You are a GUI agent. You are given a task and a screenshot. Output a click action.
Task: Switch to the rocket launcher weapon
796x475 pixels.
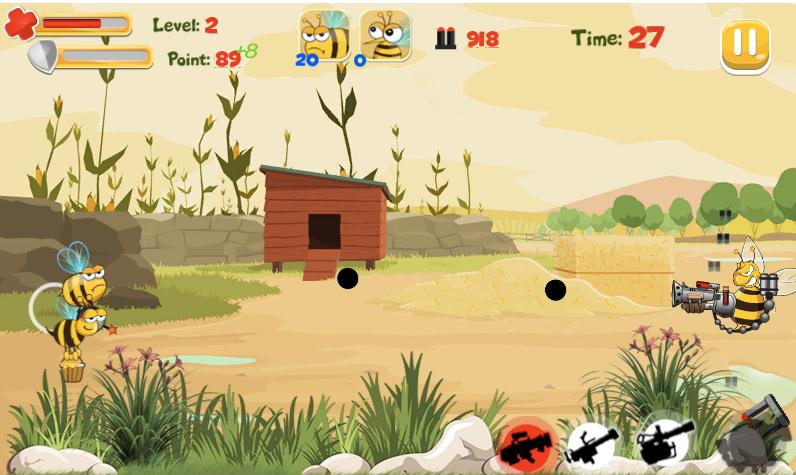click(591, 445)
